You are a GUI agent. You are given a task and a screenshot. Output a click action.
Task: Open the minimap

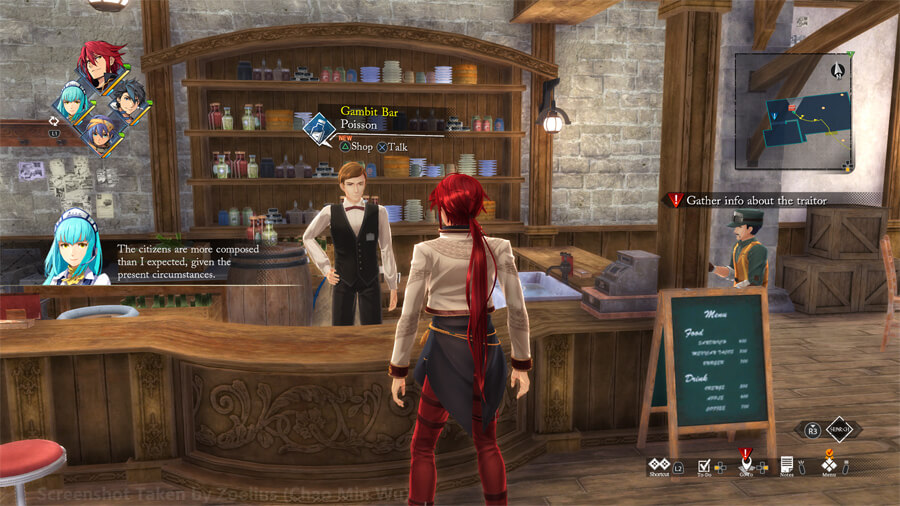[792, 110]
